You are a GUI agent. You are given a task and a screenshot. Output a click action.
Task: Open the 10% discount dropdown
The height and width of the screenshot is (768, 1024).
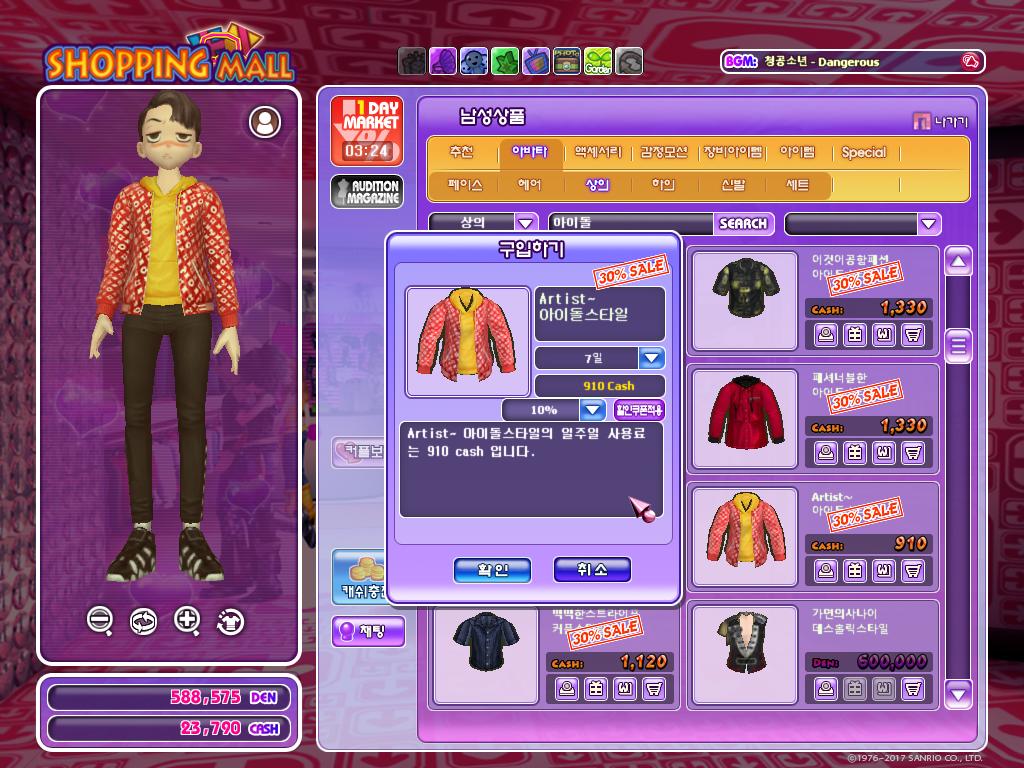[593, 410]
